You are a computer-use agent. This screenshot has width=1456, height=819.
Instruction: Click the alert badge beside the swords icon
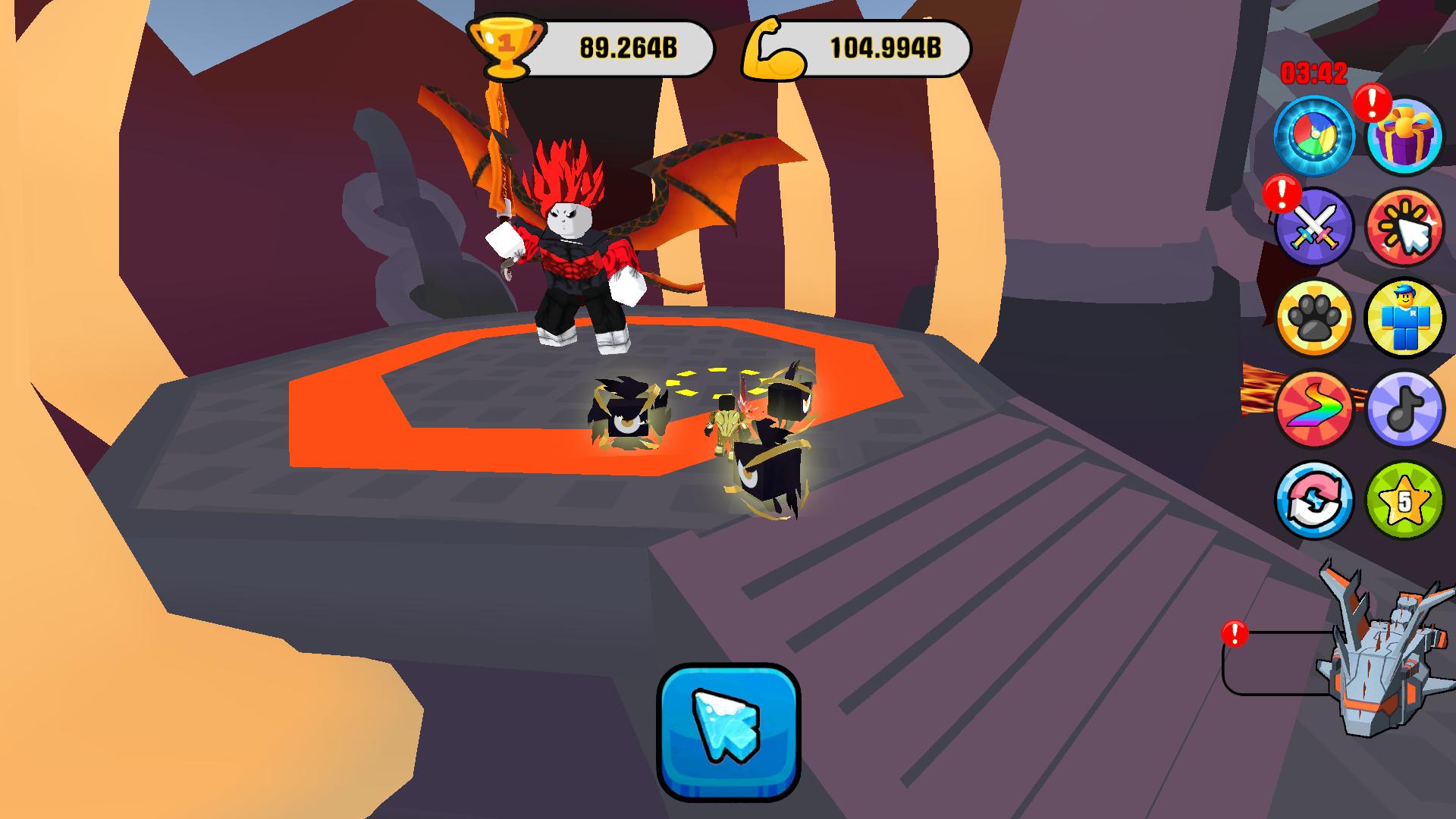(x=1282, y=196)
